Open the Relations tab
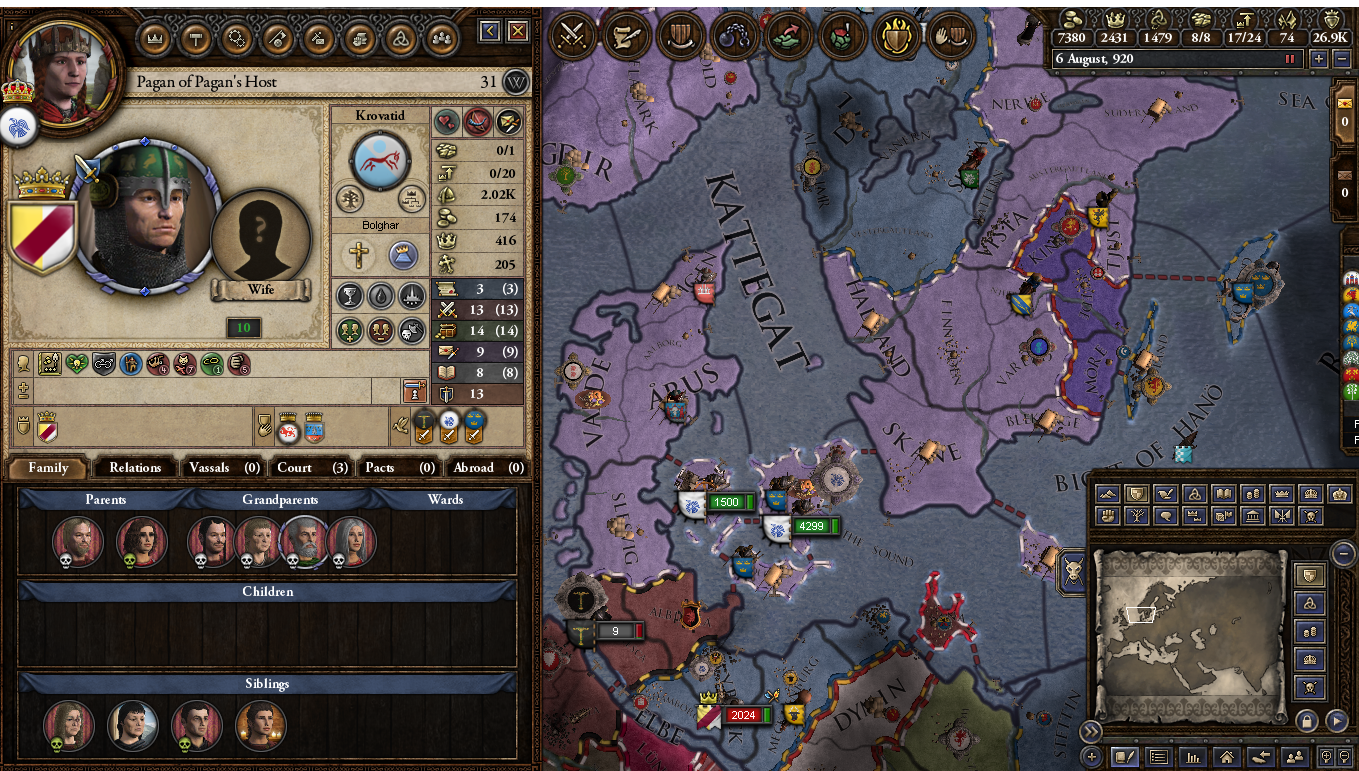This screenshot has height=771, width=1359. point(134,467)
